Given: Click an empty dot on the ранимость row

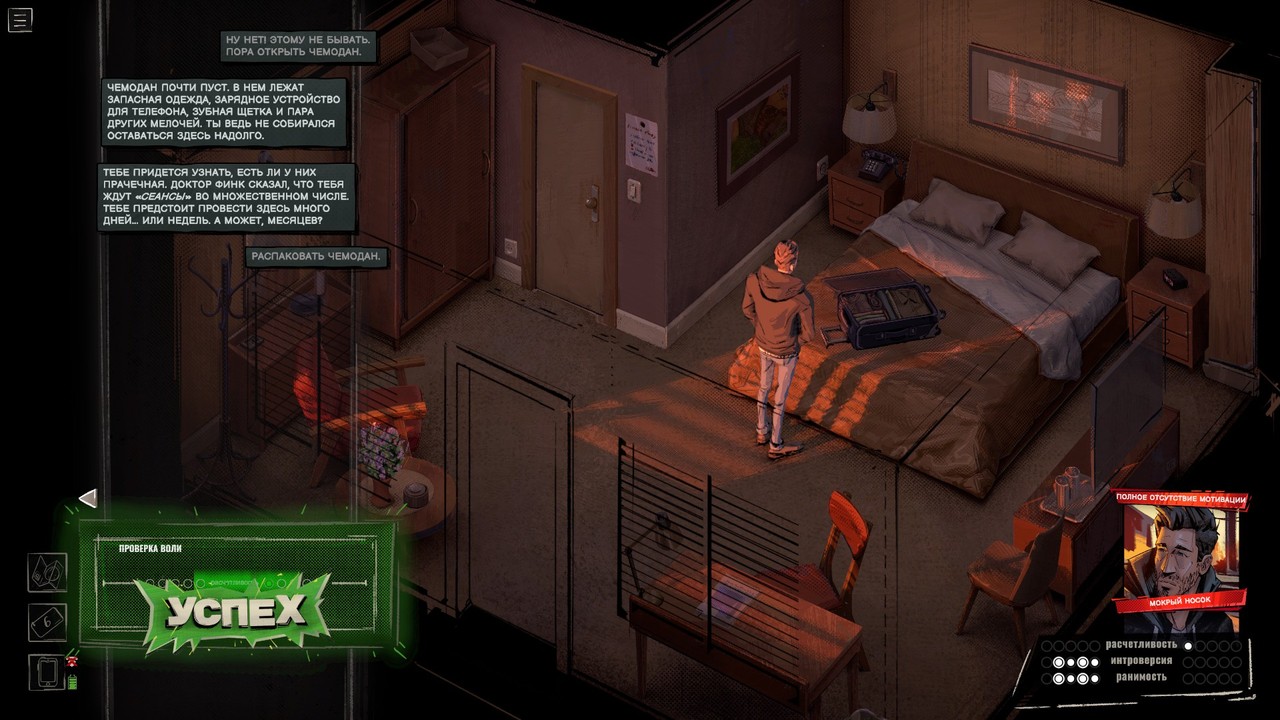Looking at the screenshot, I should pyautogui.click(x=1190, y=678).
